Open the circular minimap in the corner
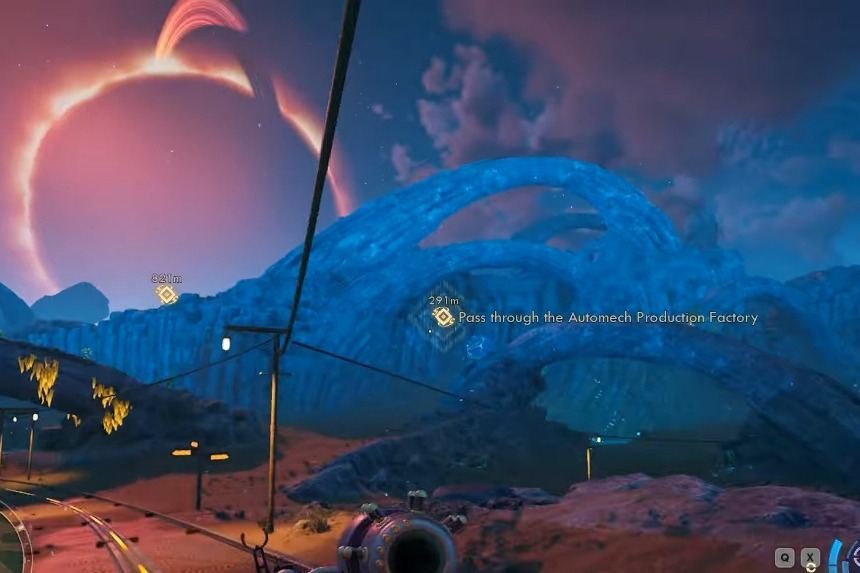This screenshot has width=860, height=573. 10,545
